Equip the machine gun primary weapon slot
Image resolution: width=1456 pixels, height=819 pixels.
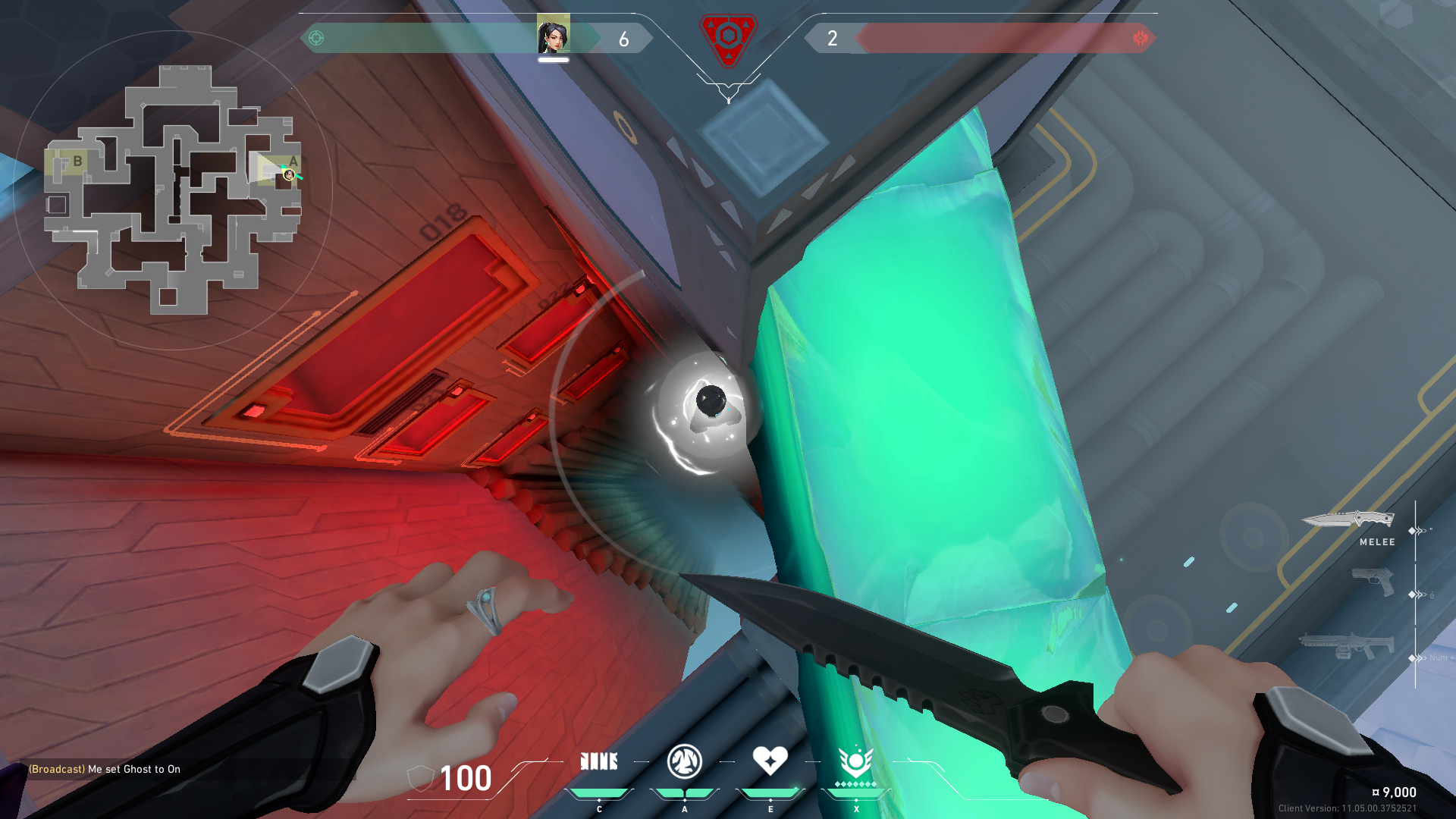click(x=1346, y=646)
